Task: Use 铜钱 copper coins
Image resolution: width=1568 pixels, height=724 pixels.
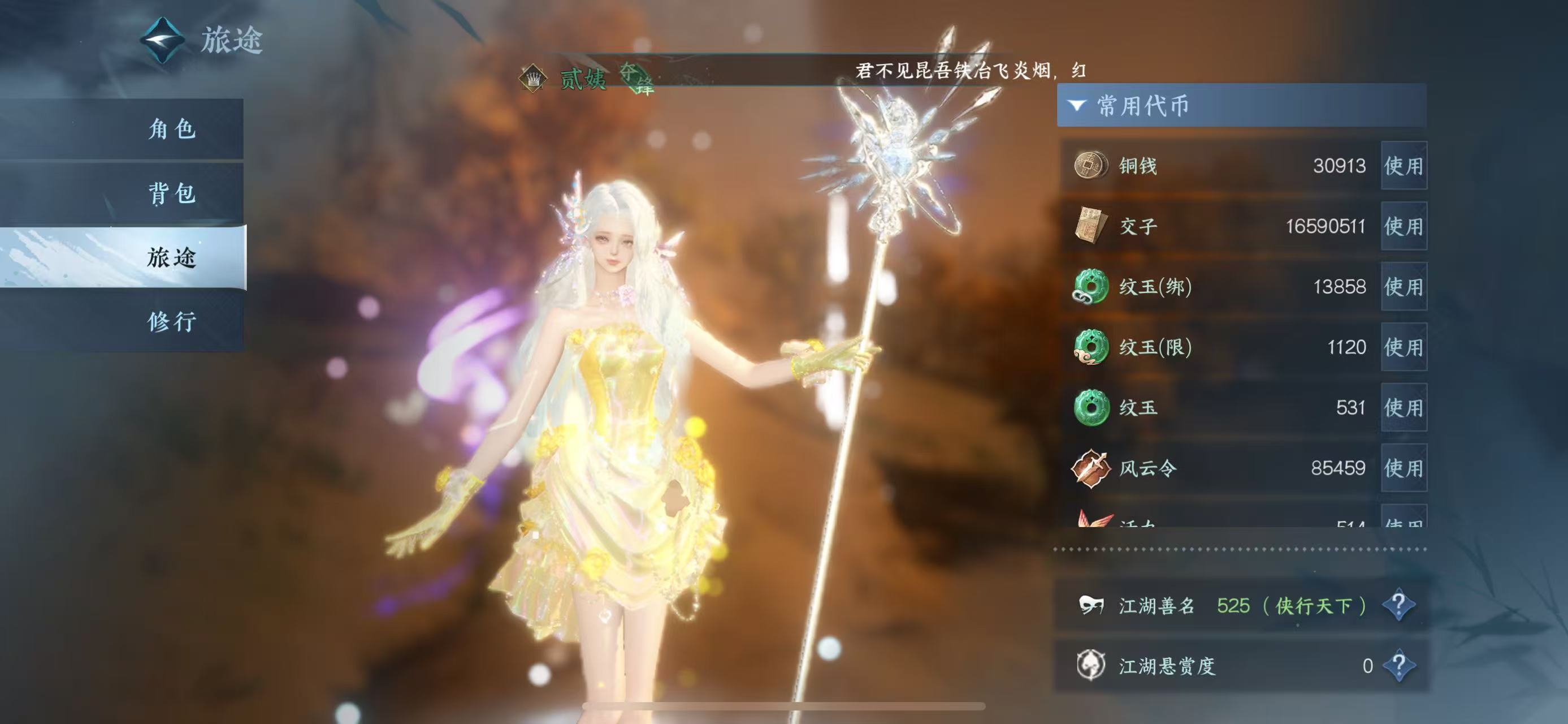Action: (1403, 166)
